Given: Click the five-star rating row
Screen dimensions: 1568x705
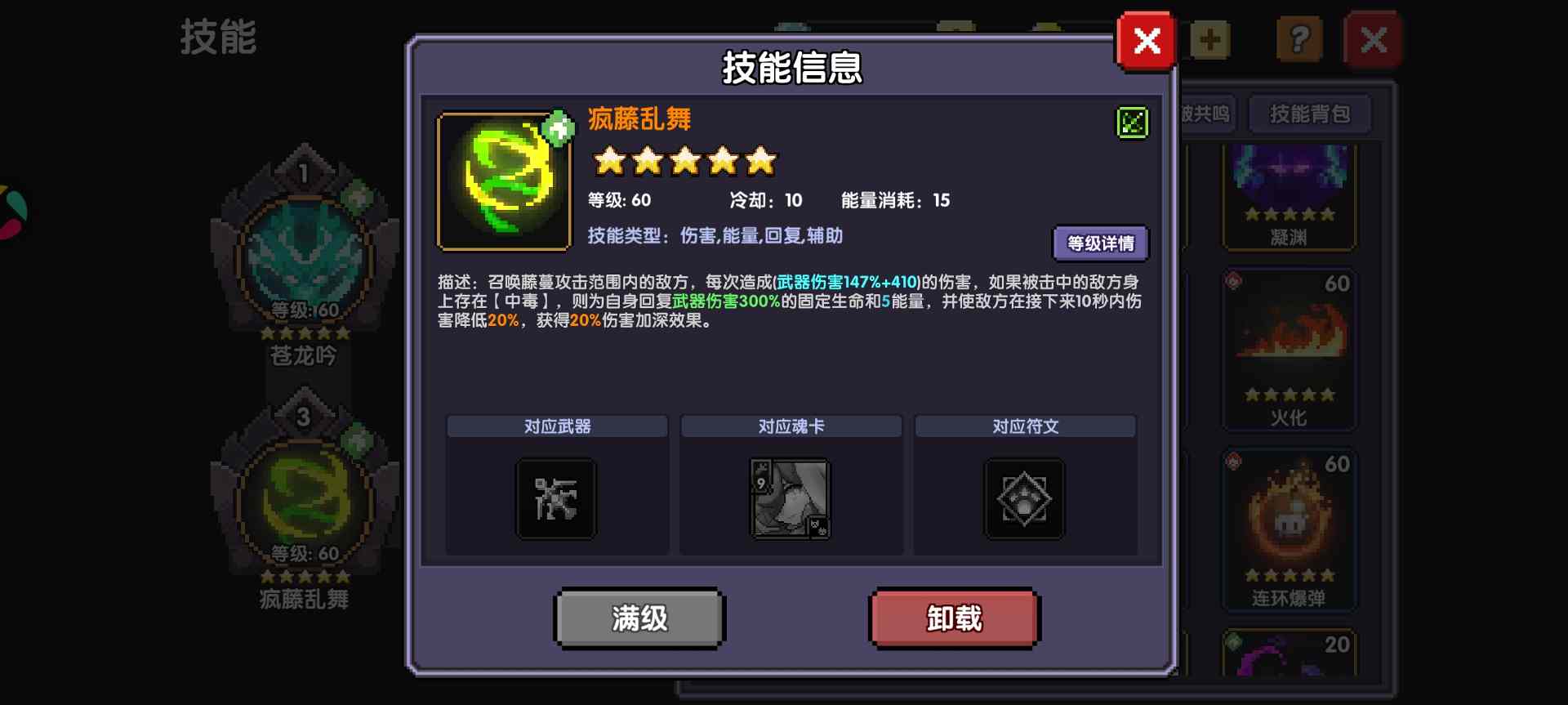Looking at the screenshot, I should [x=684, y=161].
